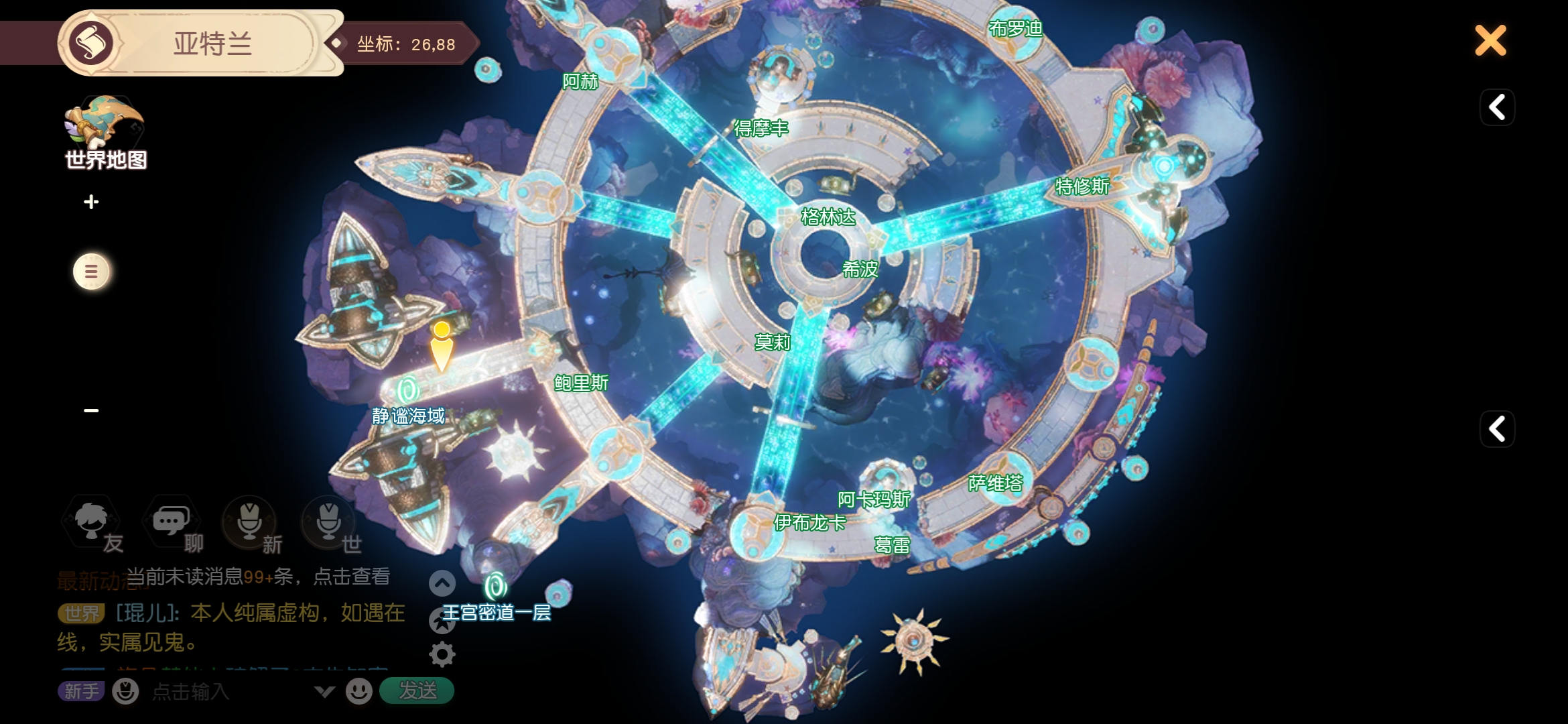Tap the 萨维塔 NPC label
This screenshot has width=1568, height=724.
996,483
